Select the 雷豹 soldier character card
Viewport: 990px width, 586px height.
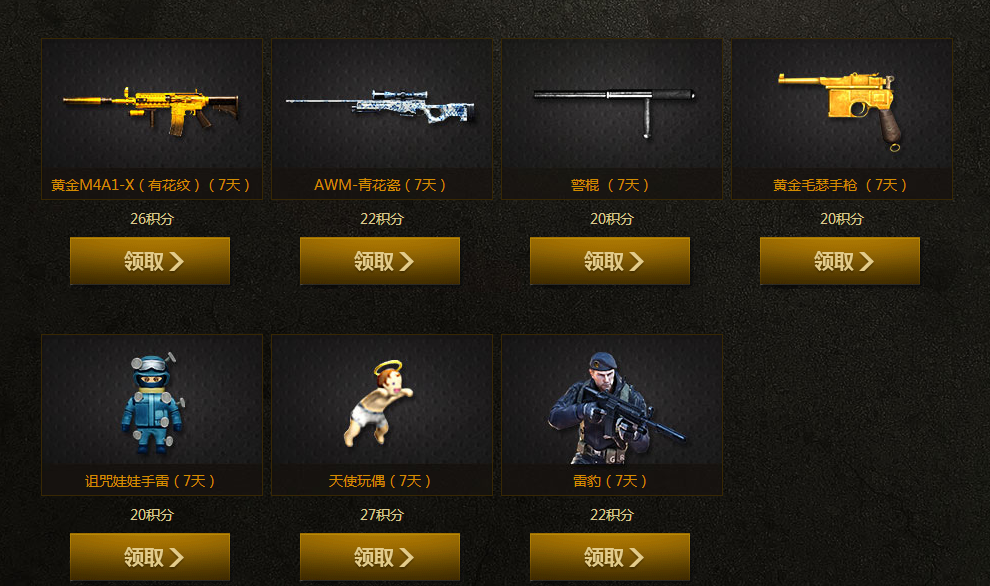tap(612, 403)
